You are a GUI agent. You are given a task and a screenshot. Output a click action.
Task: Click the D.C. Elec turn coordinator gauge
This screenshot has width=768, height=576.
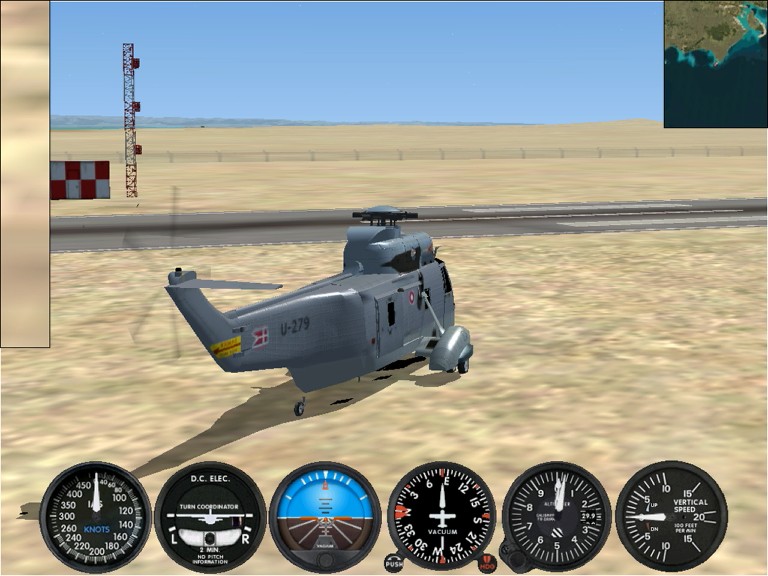pos(210,517)
